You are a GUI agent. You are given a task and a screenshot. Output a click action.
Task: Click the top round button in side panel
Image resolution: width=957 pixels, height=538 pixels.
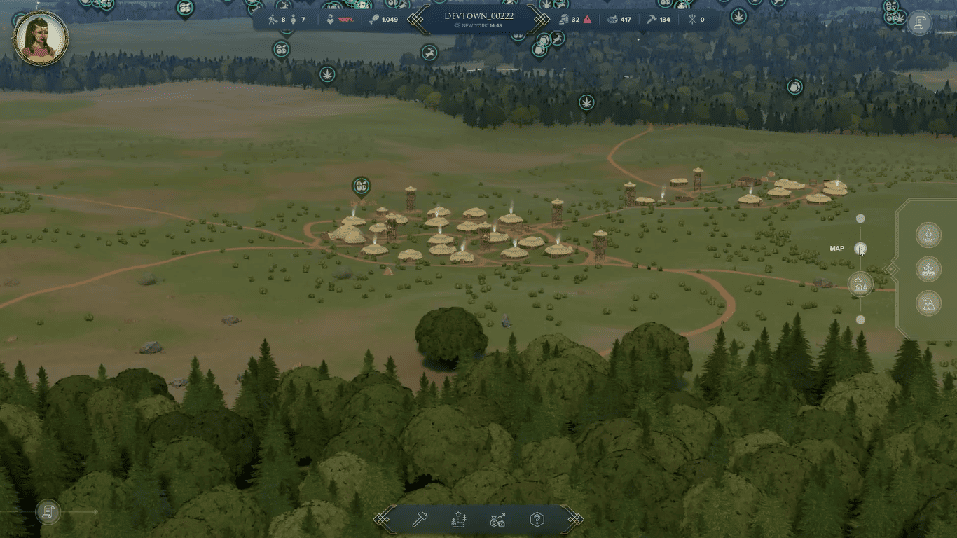coord(928,235)
